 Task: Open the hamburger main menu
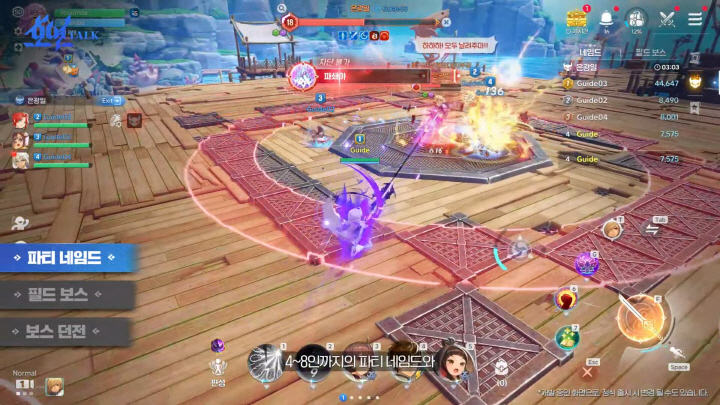click(x=695, y=18)
